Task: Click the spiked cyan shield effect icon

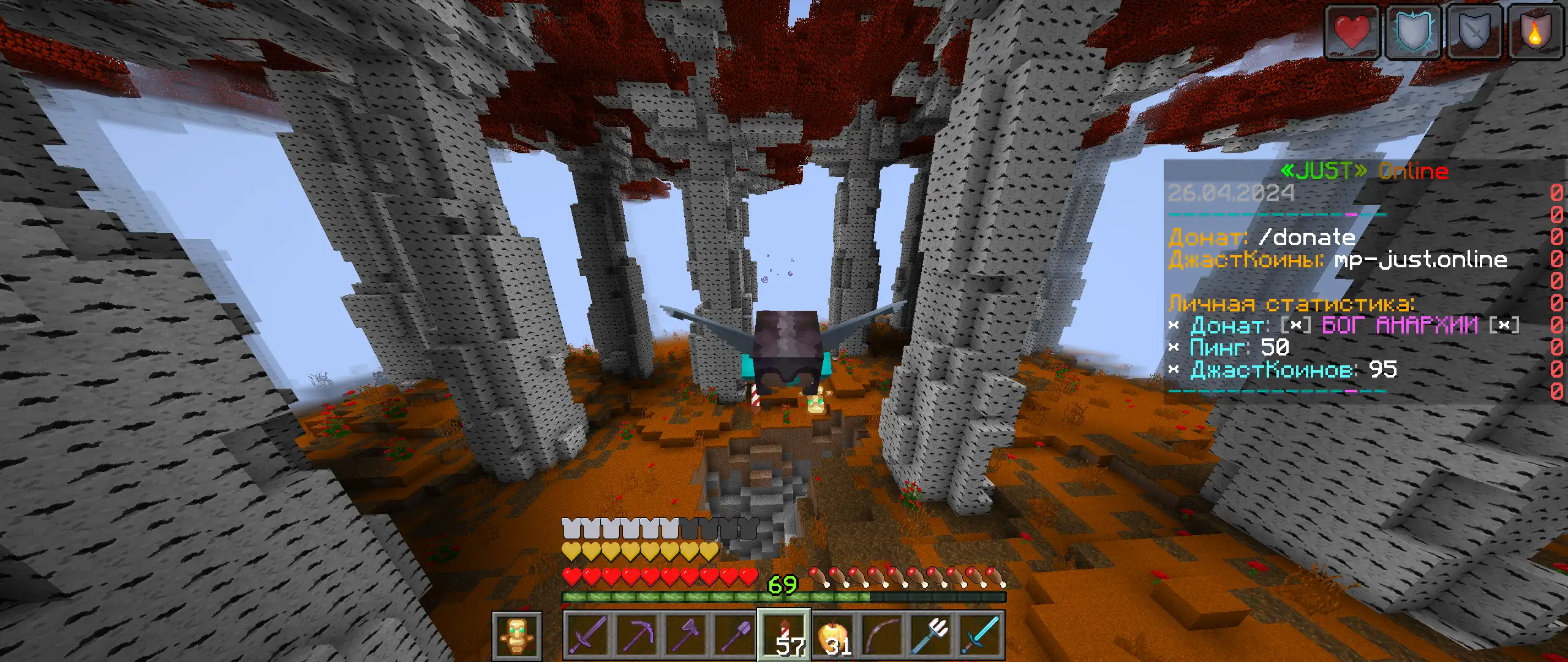Action: click(x=1412, y=32)
